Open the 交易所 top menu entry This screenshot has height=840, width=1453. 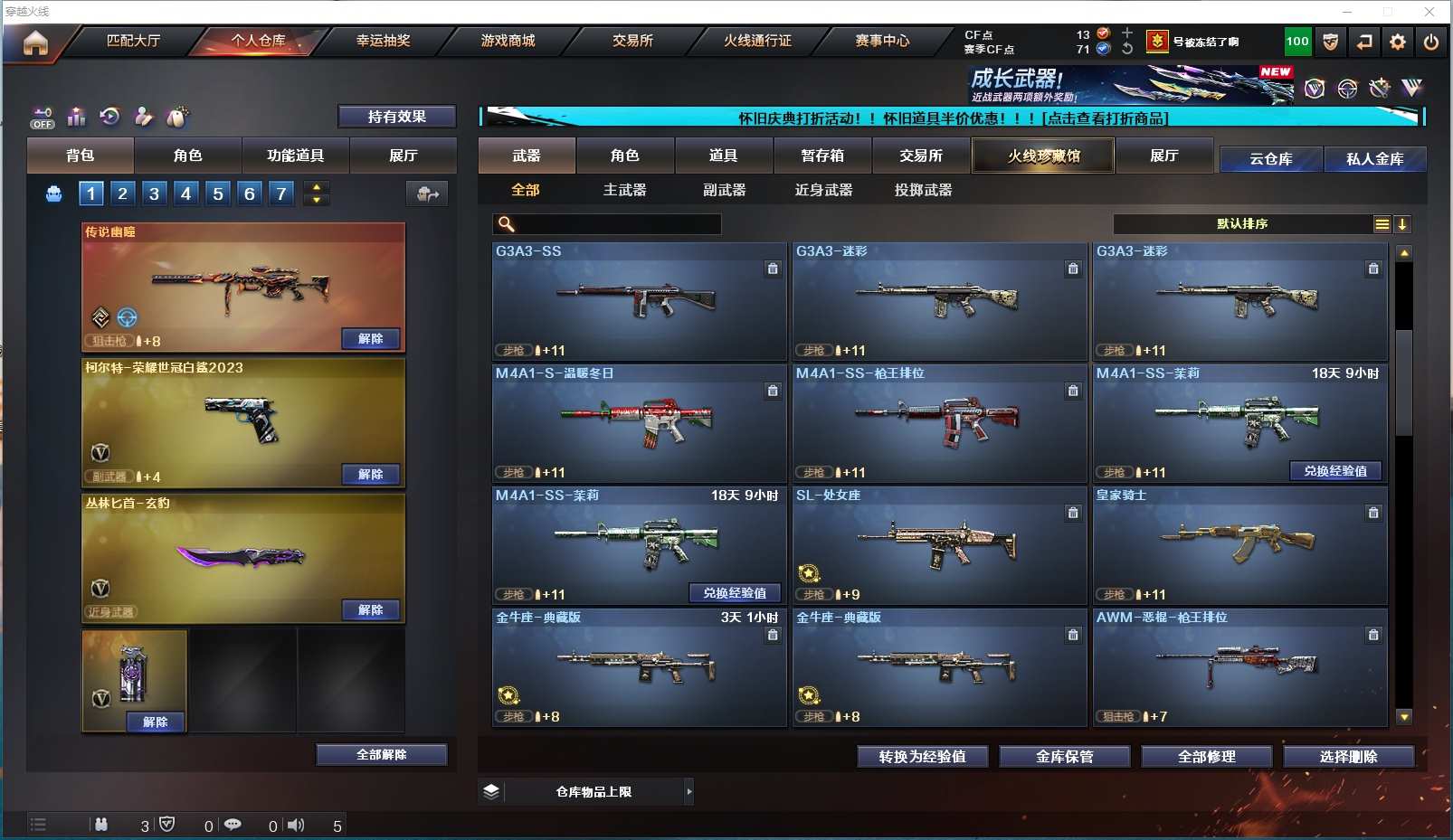(632, 41)
